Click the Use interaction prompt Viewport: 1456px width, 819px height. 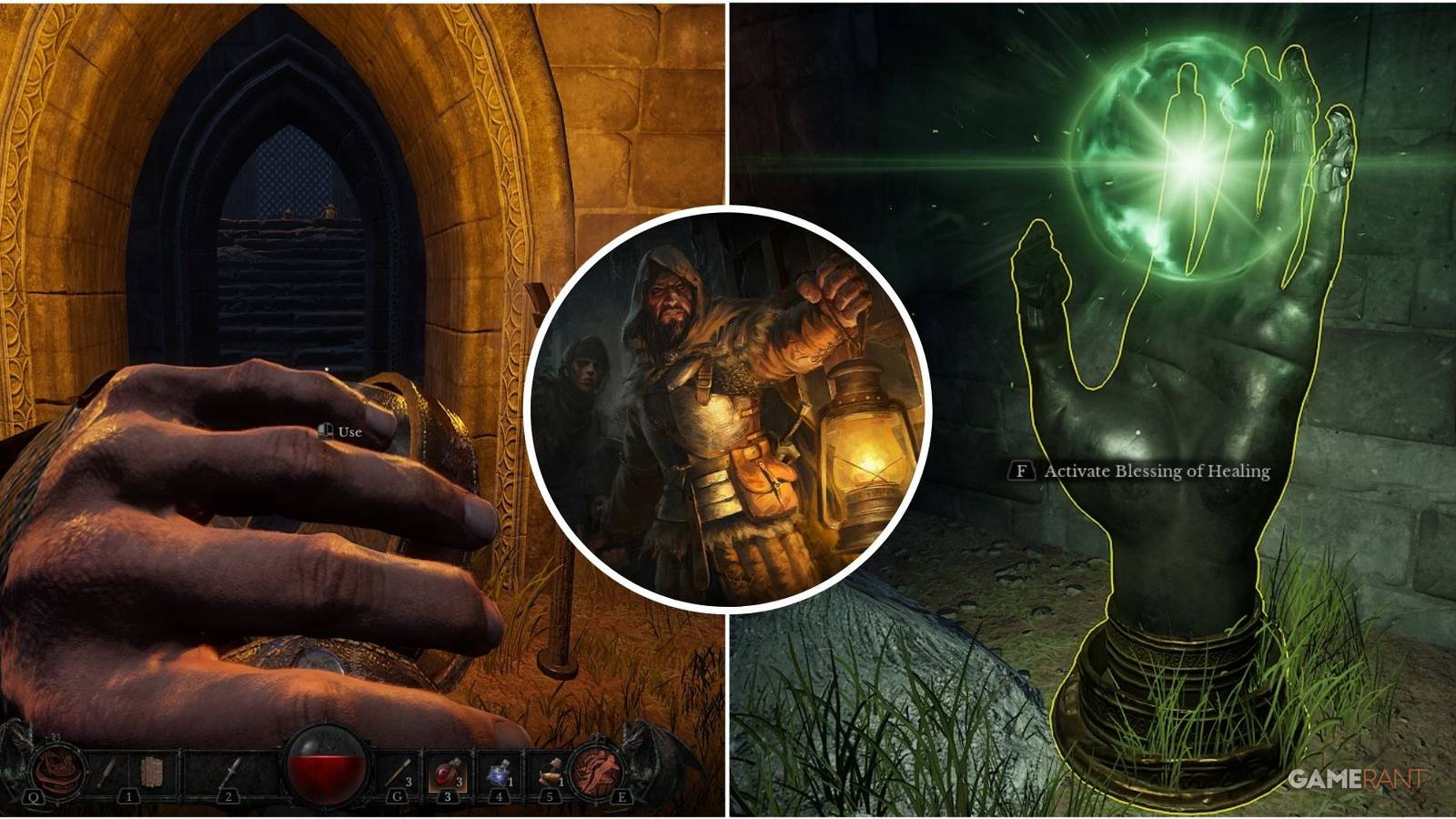(351, 434)
